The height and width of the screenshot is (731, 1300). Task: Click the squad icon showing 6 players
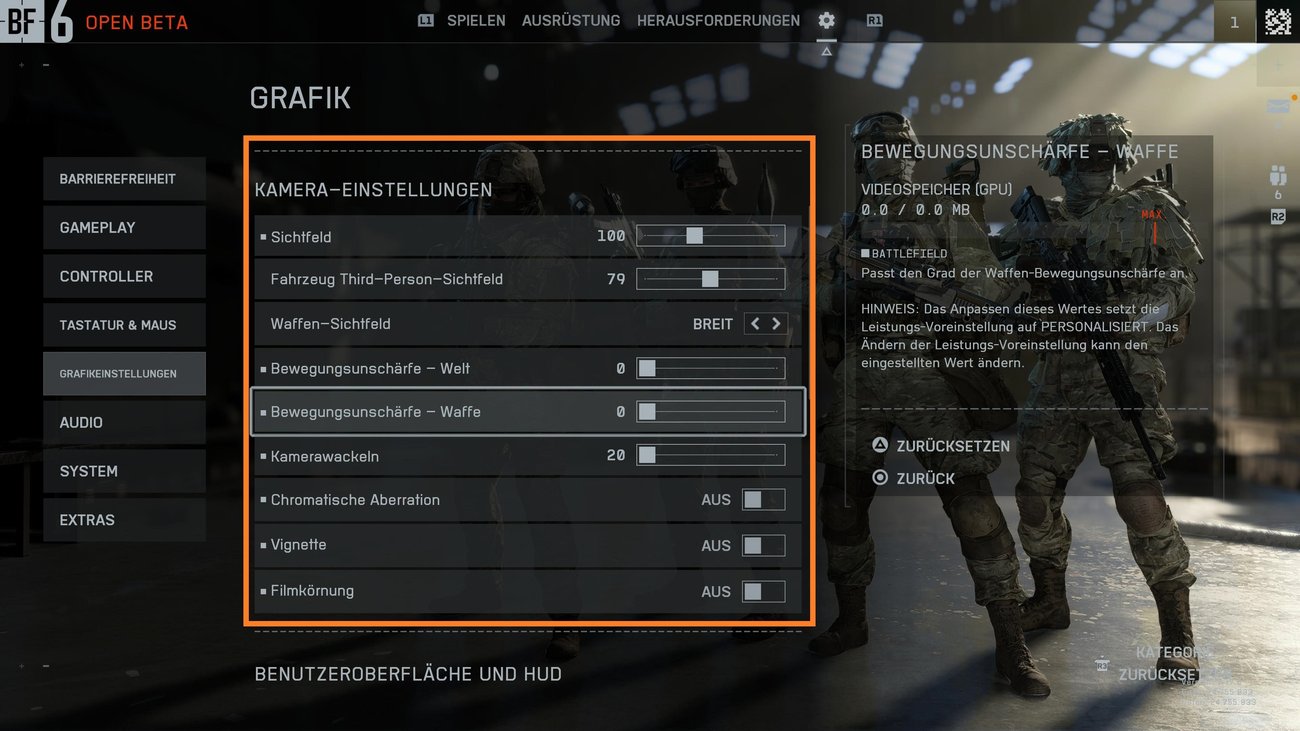(1278, 175)
